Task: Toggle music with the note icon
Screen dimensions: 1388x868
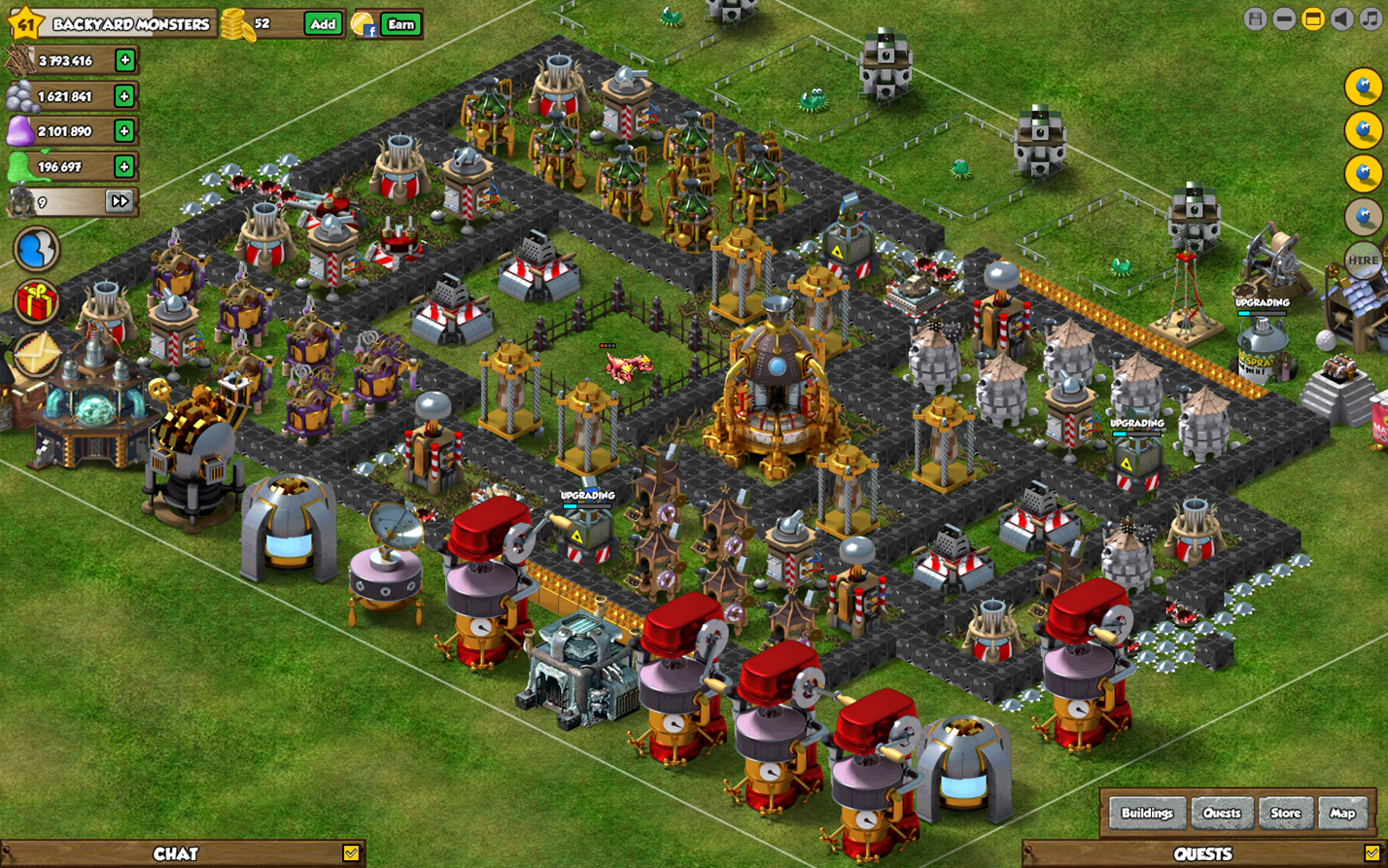Action: click(1370, 18)
